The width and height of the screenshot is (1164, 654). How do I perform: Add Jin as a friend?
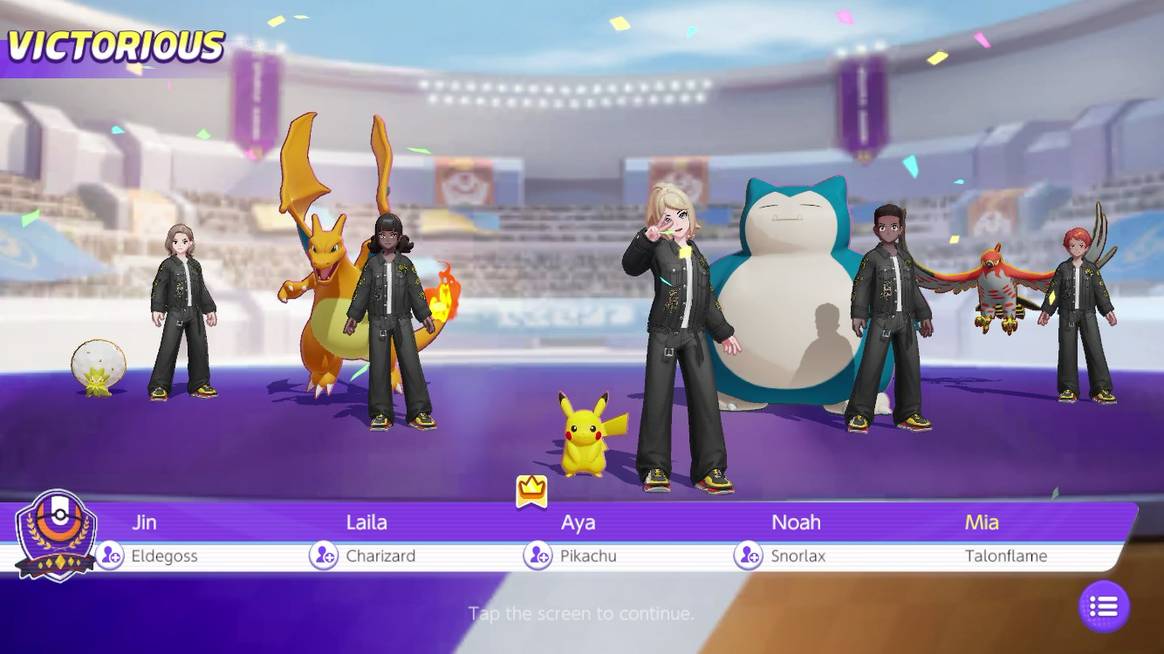(x=110, y=555)
